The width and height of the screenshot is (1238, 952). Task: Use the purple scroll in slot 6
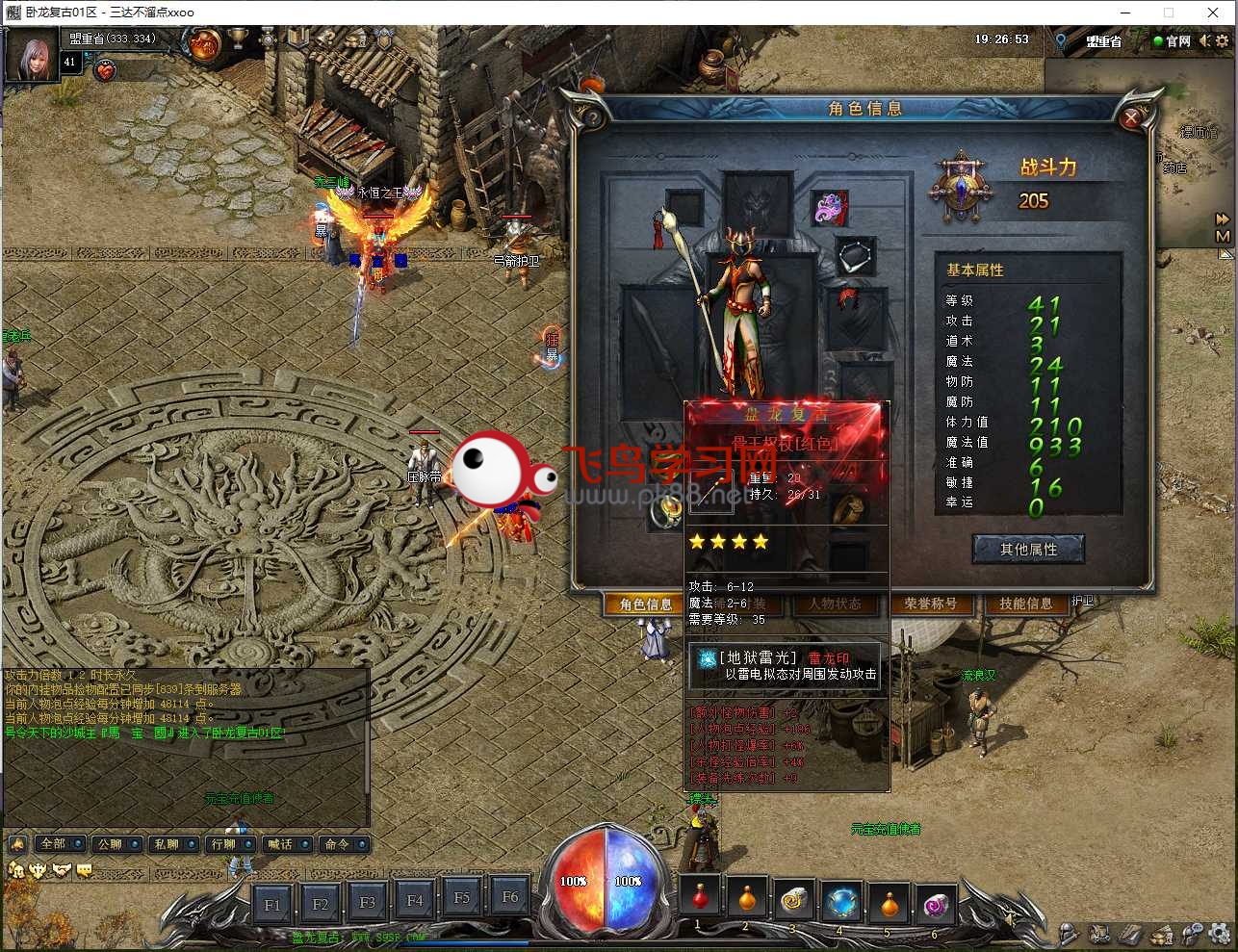click(936, 903)
